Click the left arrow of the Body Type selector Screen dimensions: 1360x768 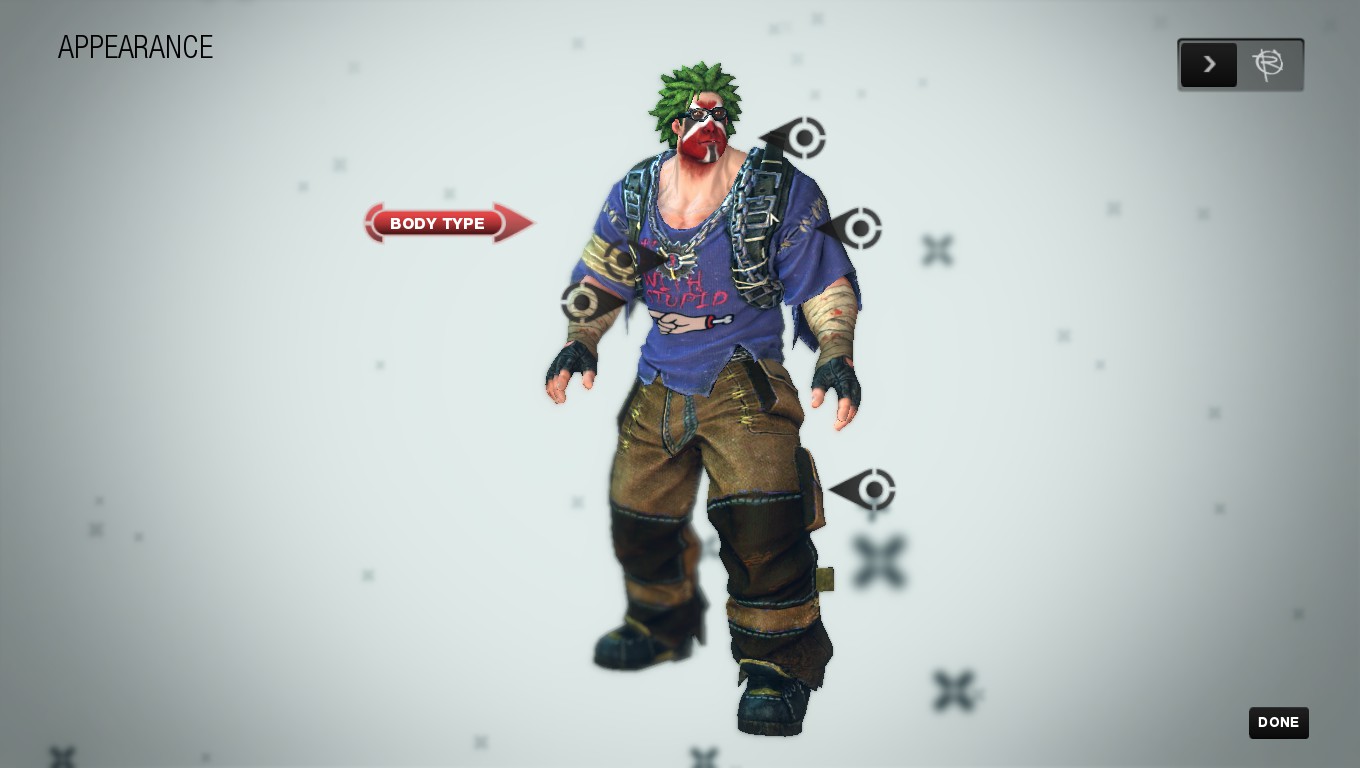tap(375, 223)
